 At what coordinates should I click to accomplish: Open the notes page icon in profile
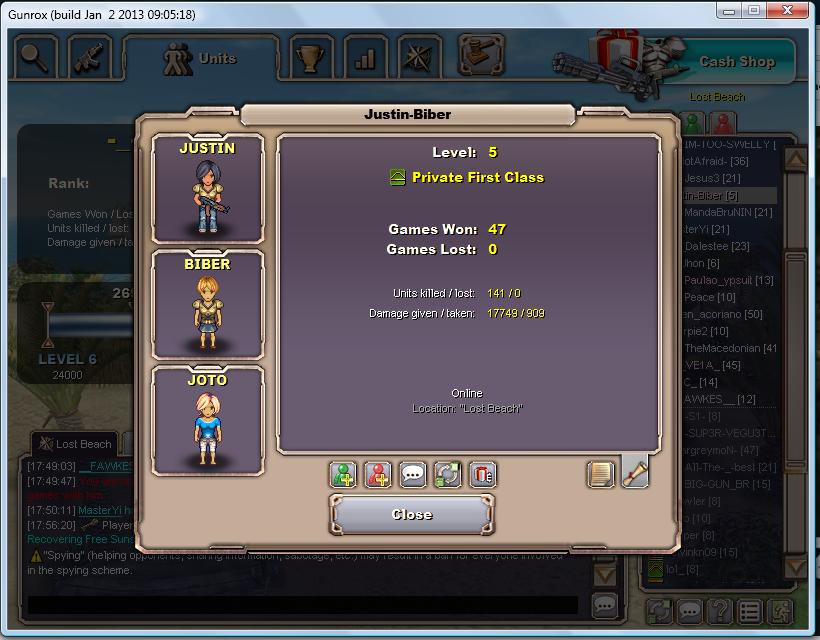pyautogui.click(x=601, y=475)
